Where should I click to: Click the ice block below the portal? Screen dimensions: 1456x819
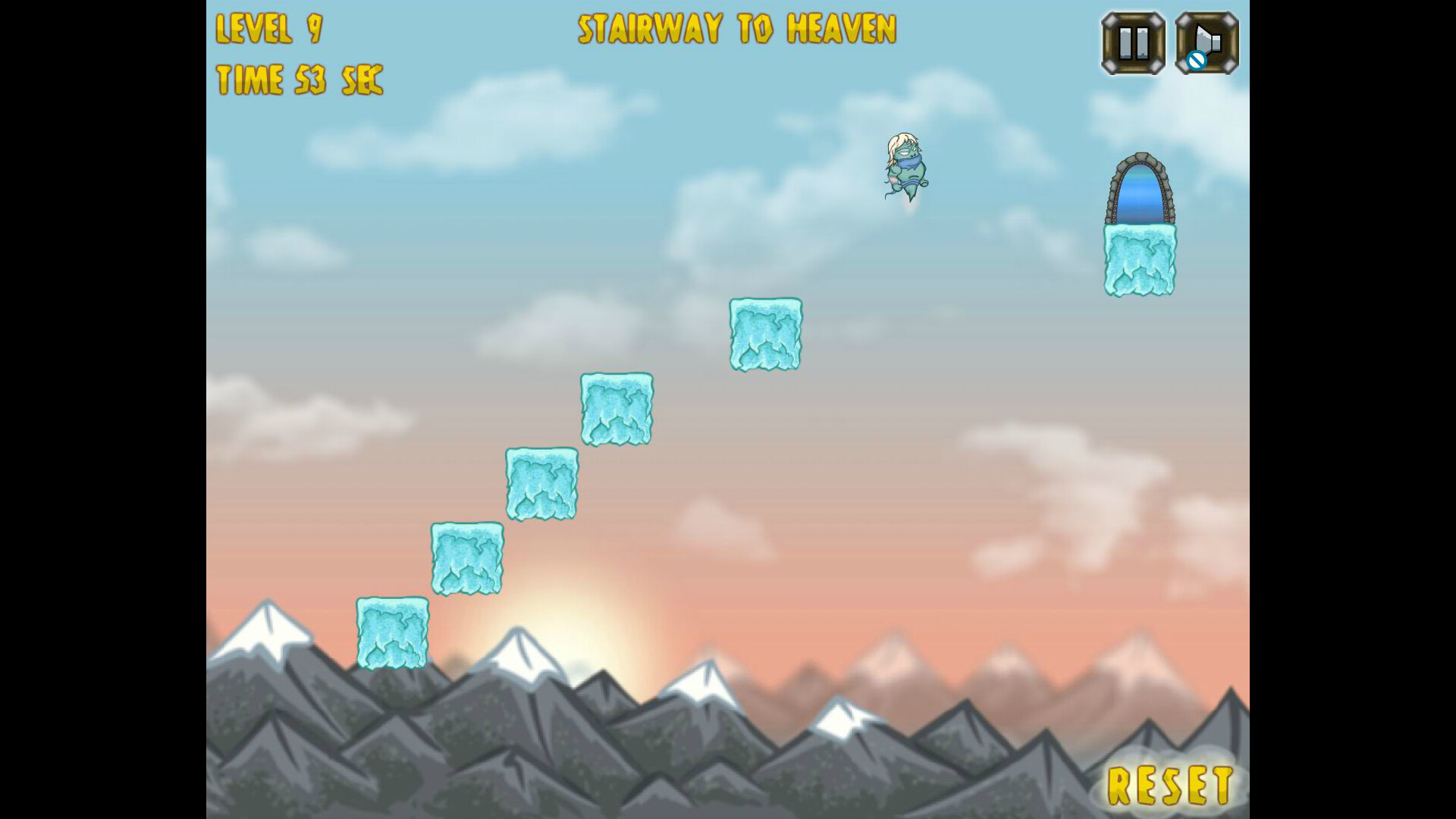point(1139,262)
